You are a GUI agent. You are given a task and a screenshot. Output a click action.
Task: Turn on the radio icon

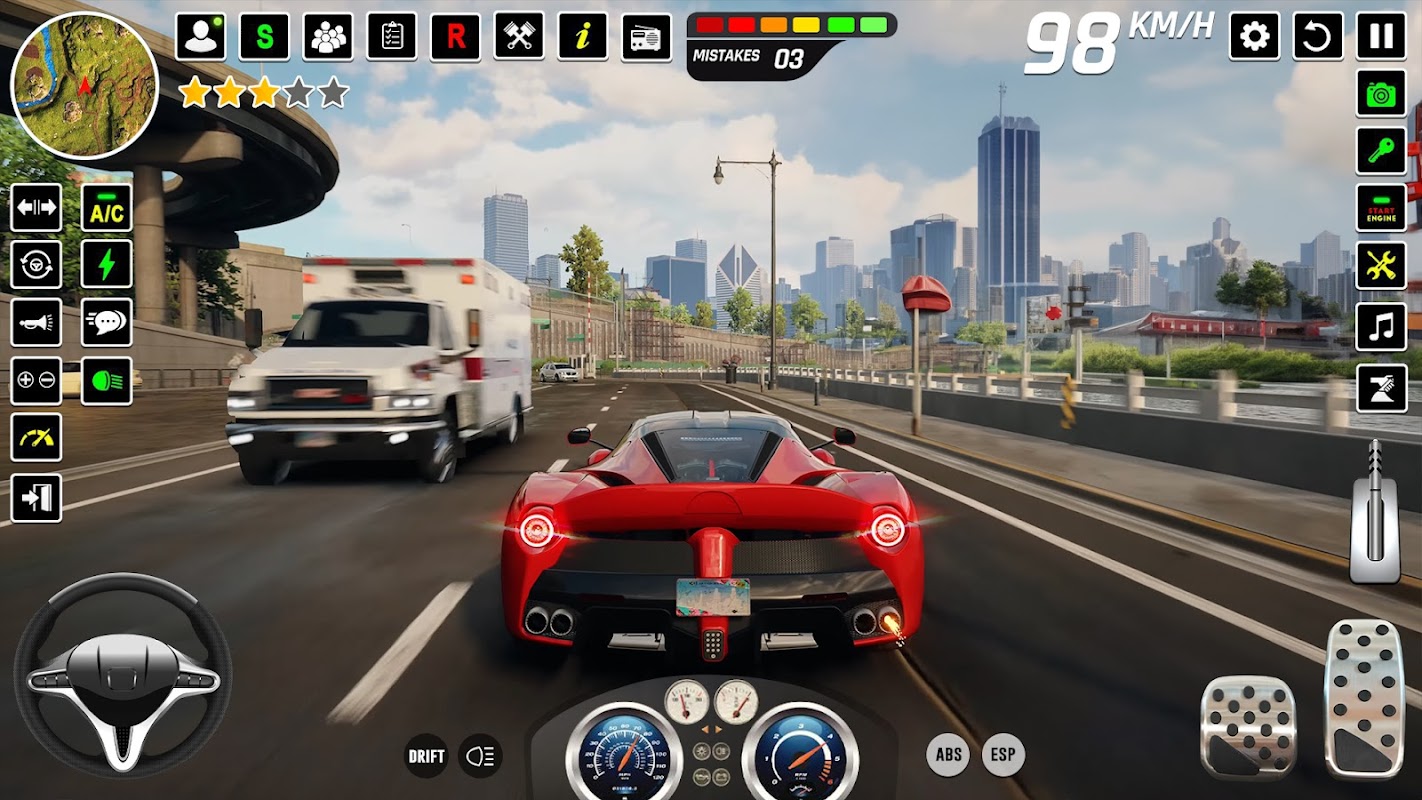pyautogui.click(x=647, y=37)
